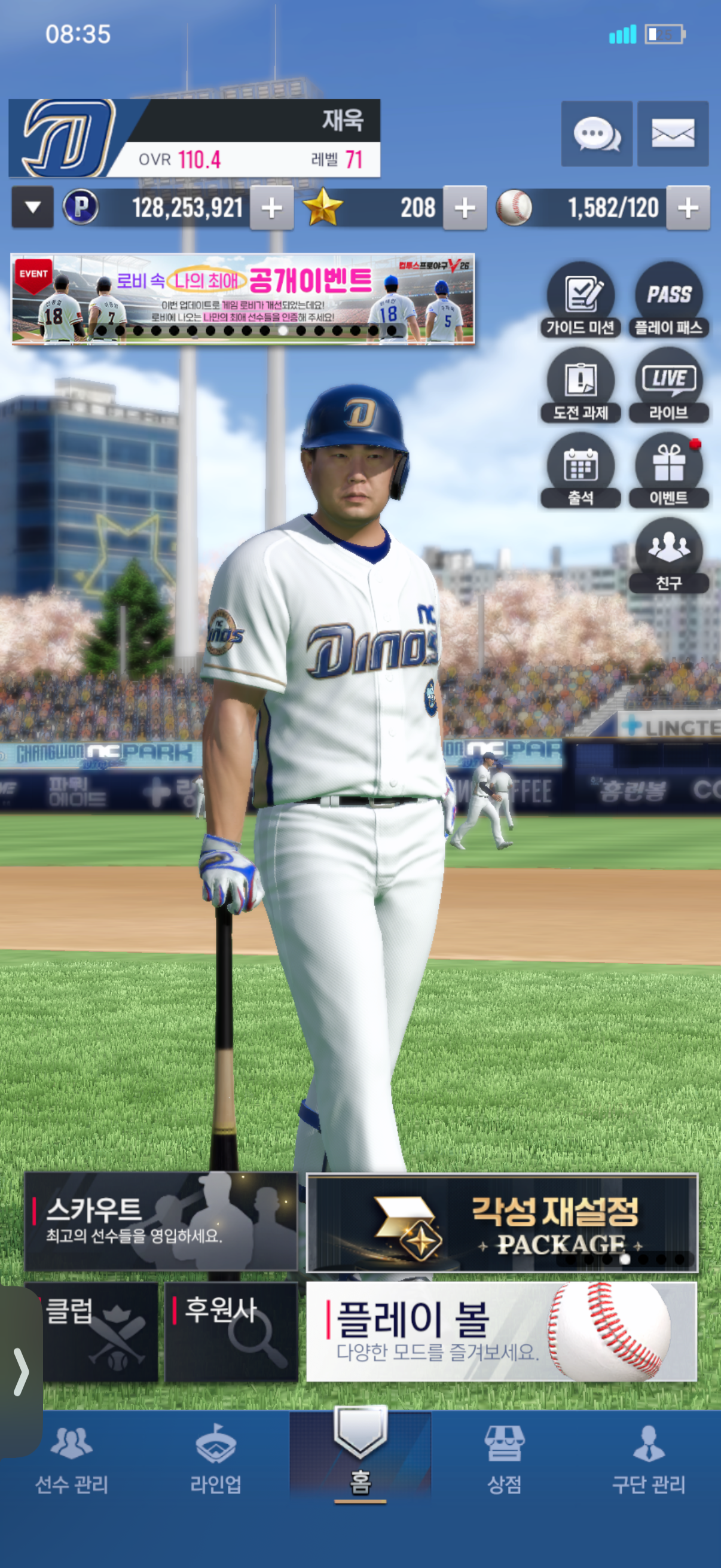Add more play balls with plus button
Viewport: 721px width, 1568px height.
tap(688, 208)
